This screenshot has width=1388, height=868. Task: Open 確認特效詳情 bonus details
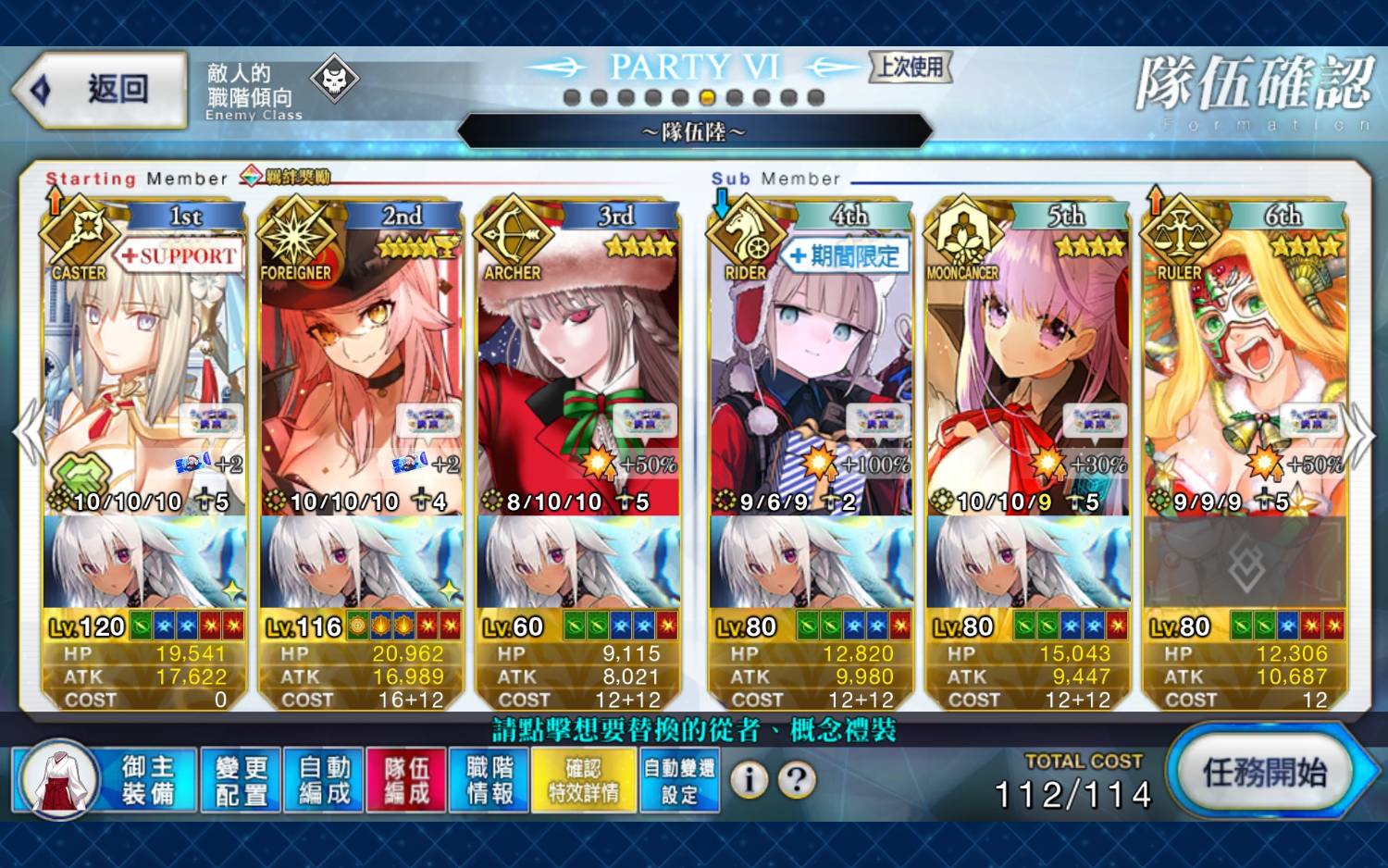584,780
